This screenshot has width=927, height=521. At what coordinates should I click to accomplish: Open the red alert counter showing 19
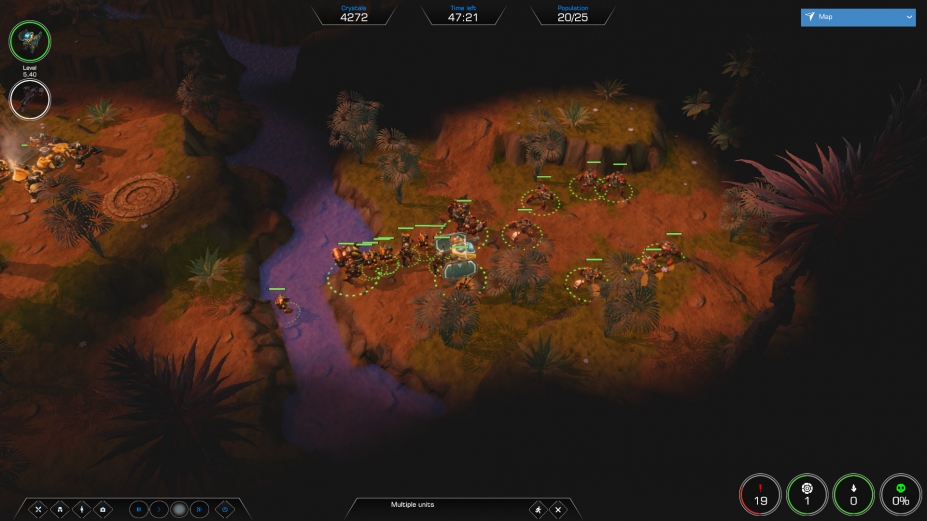[x=760, y=494]
